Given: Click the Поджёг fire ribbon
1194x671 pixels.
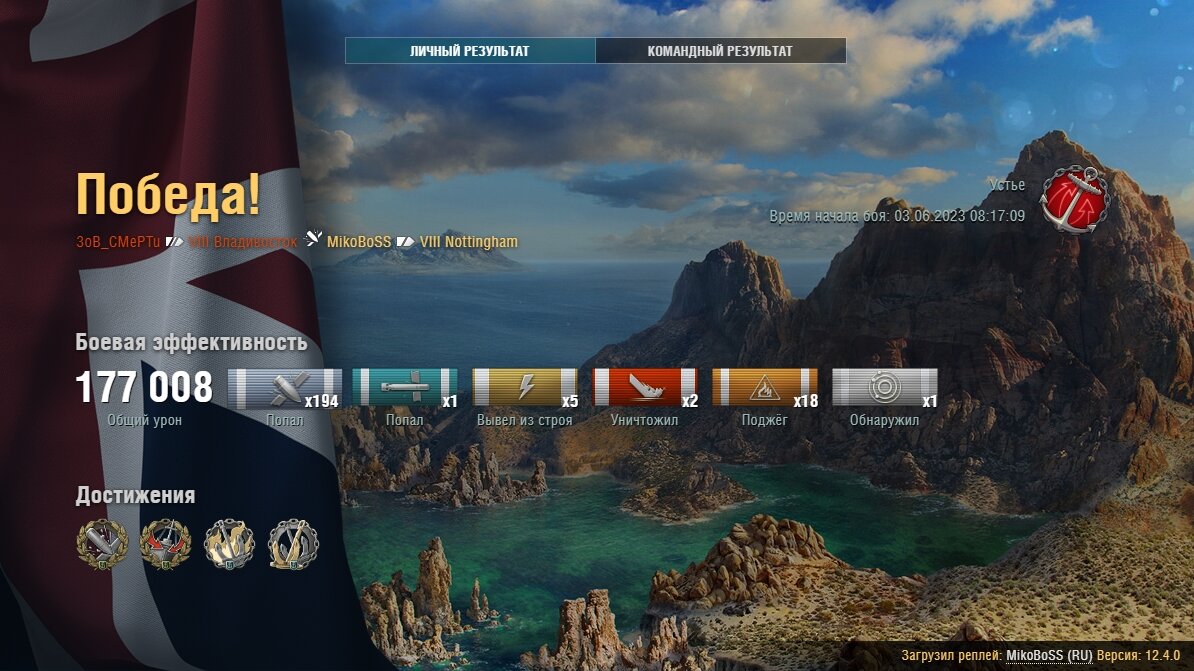Looking at the screenshot, I should (765, 387).
